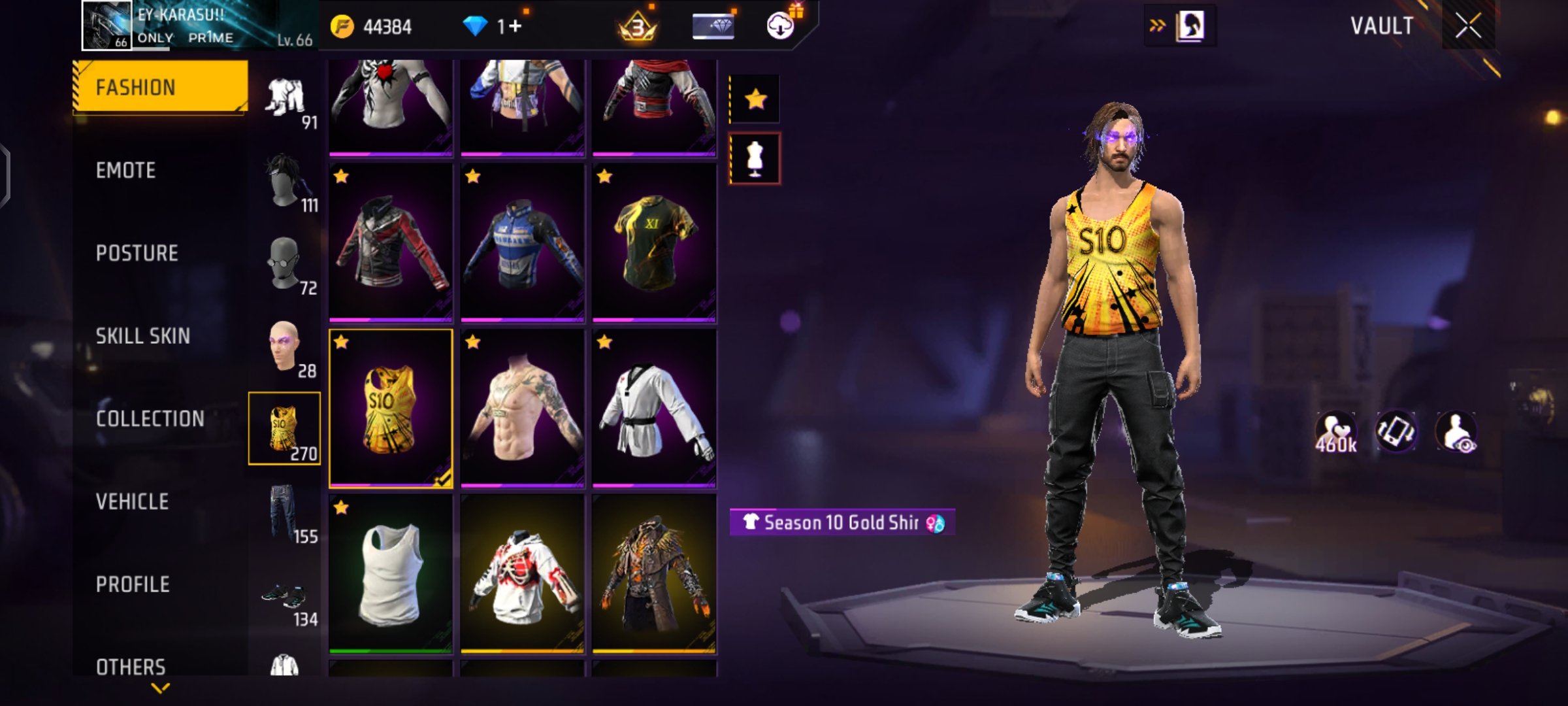Equip the white tank top

[x=391, y=574]
